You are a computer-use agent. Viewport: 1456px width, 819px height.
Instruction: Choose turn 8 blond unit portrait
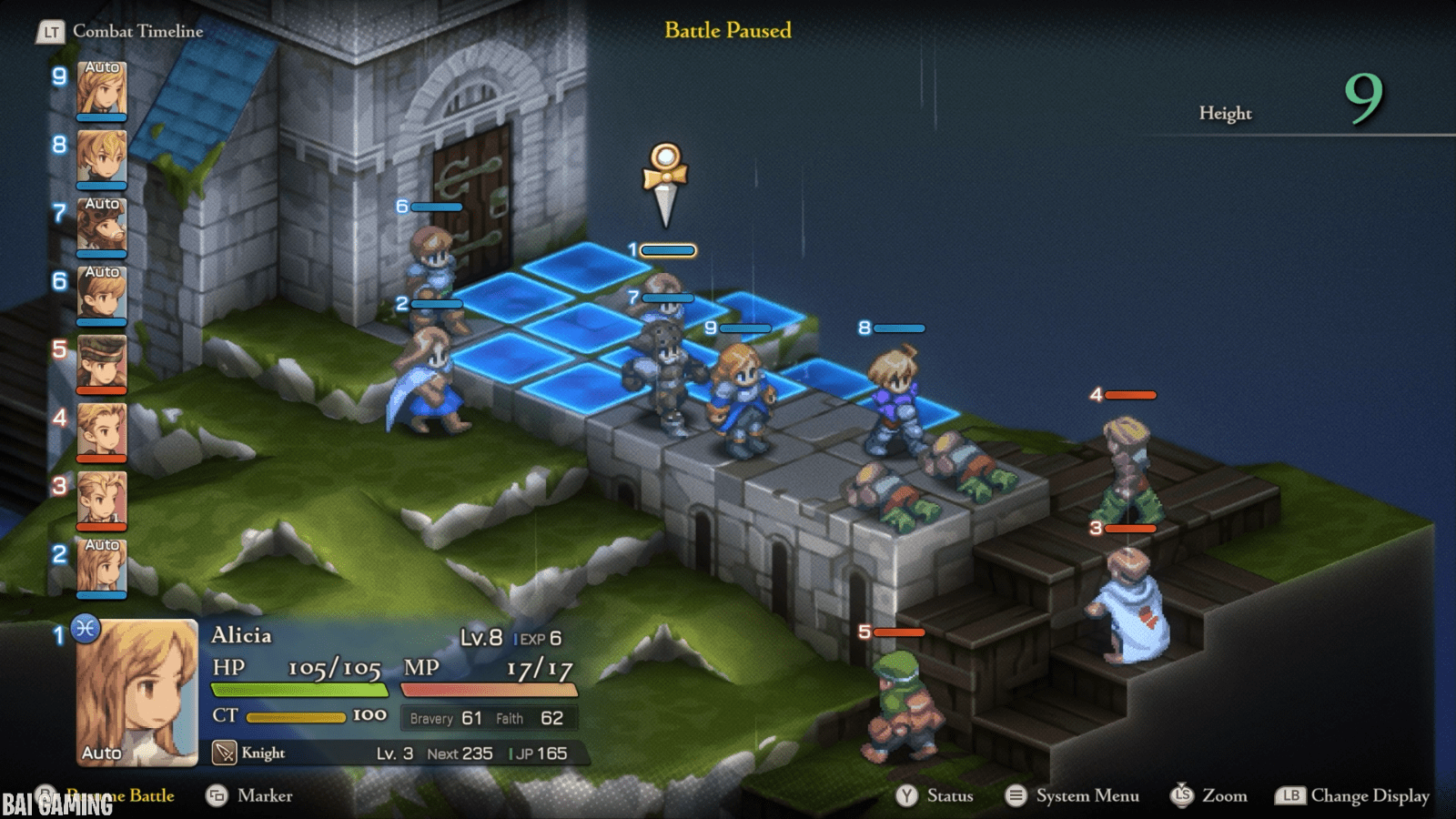pos(101,157)
